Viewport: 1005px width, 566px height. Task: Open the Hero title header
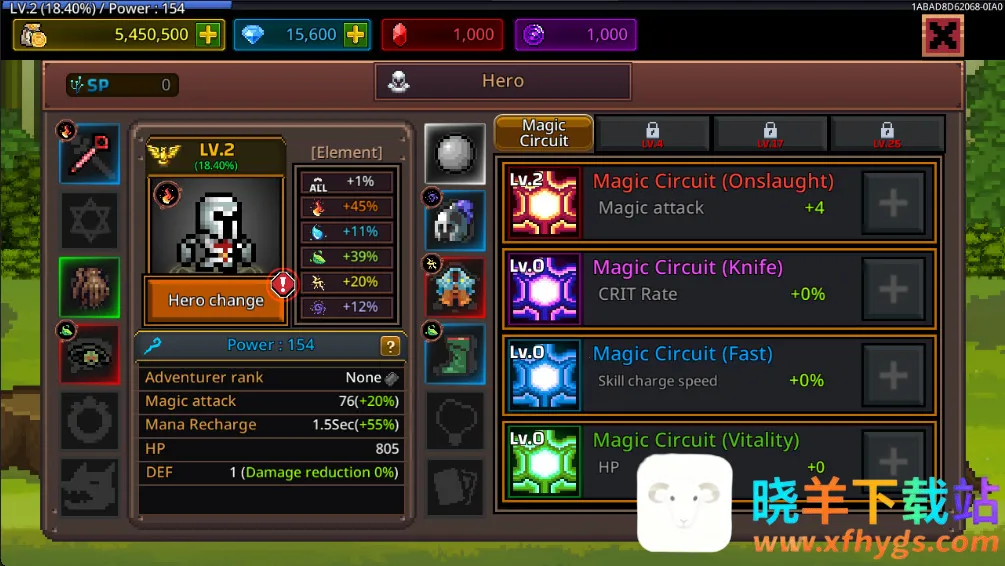(x=503, y=82)
